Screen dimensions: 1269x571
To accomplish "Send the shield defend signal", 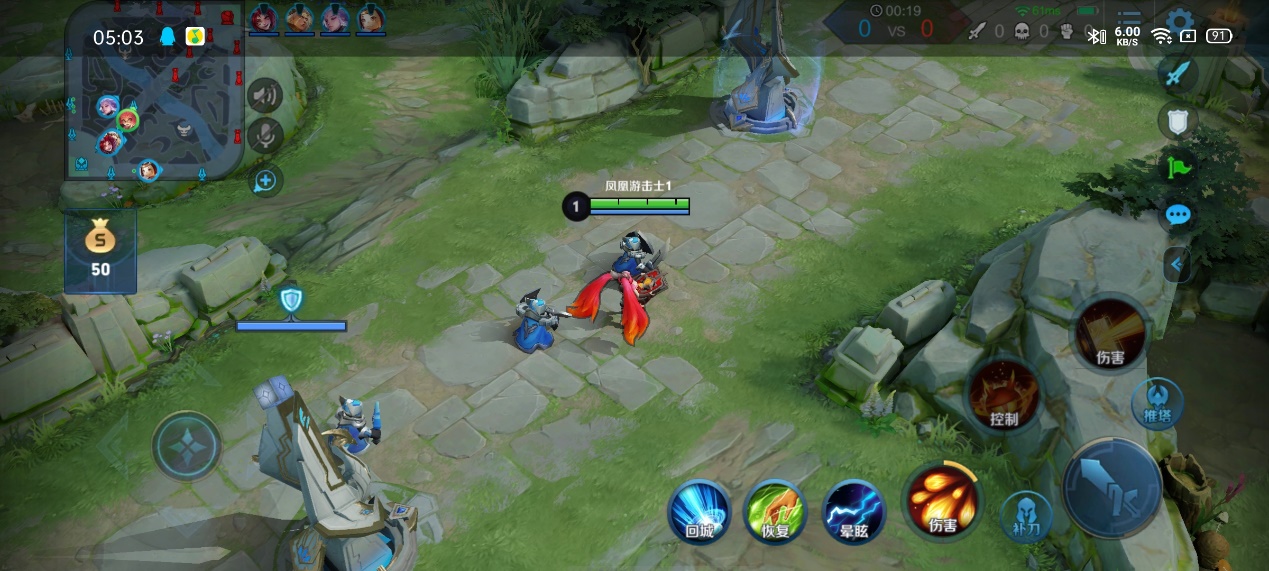I will point(1179,121).
